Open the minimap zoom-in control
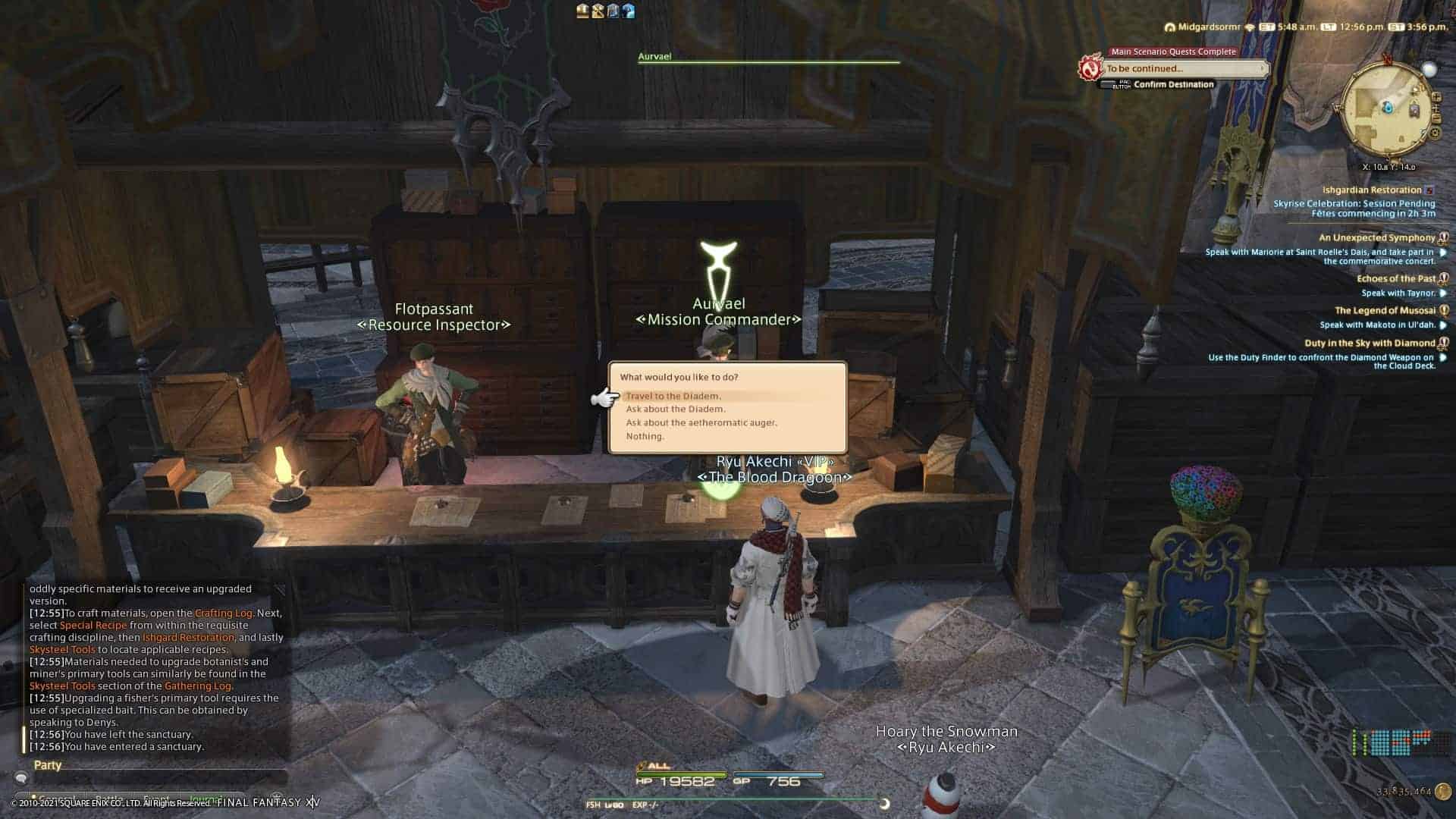 1436,96
